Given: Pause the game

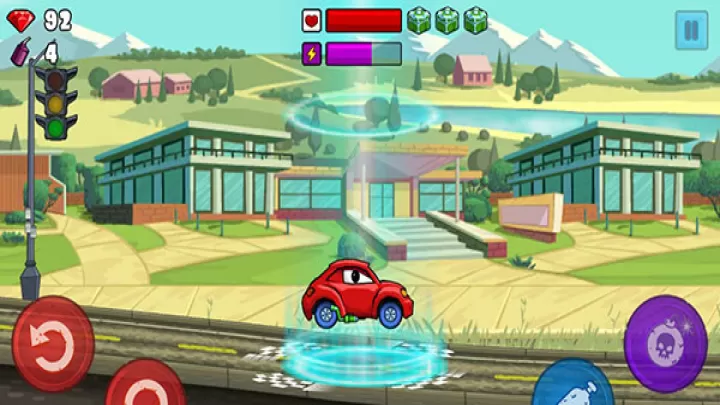Looking at the screenshot, I should coord(690,30).
